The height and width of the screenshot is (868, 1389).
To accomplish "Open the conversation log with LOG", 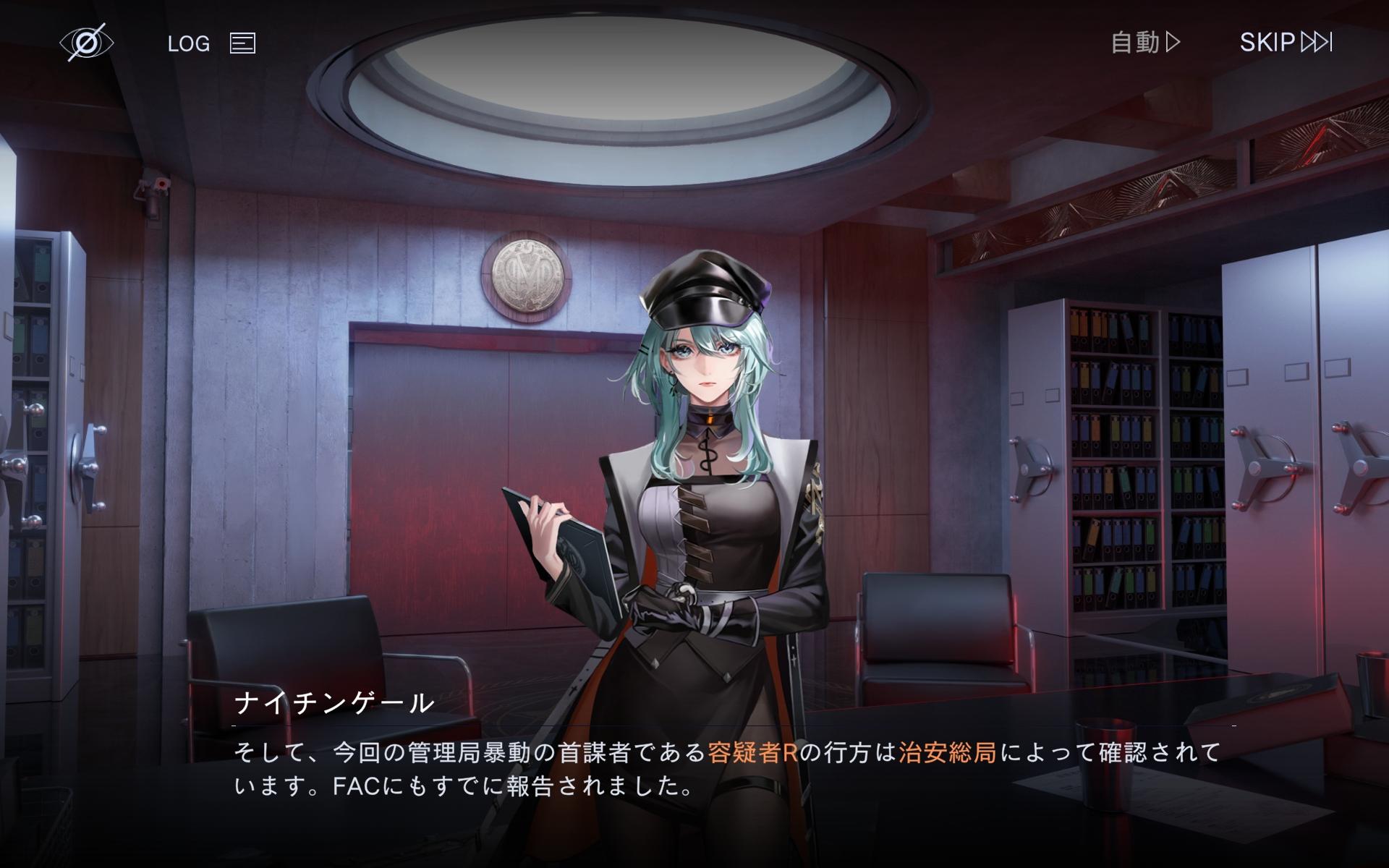I will [x=188, y=43].
